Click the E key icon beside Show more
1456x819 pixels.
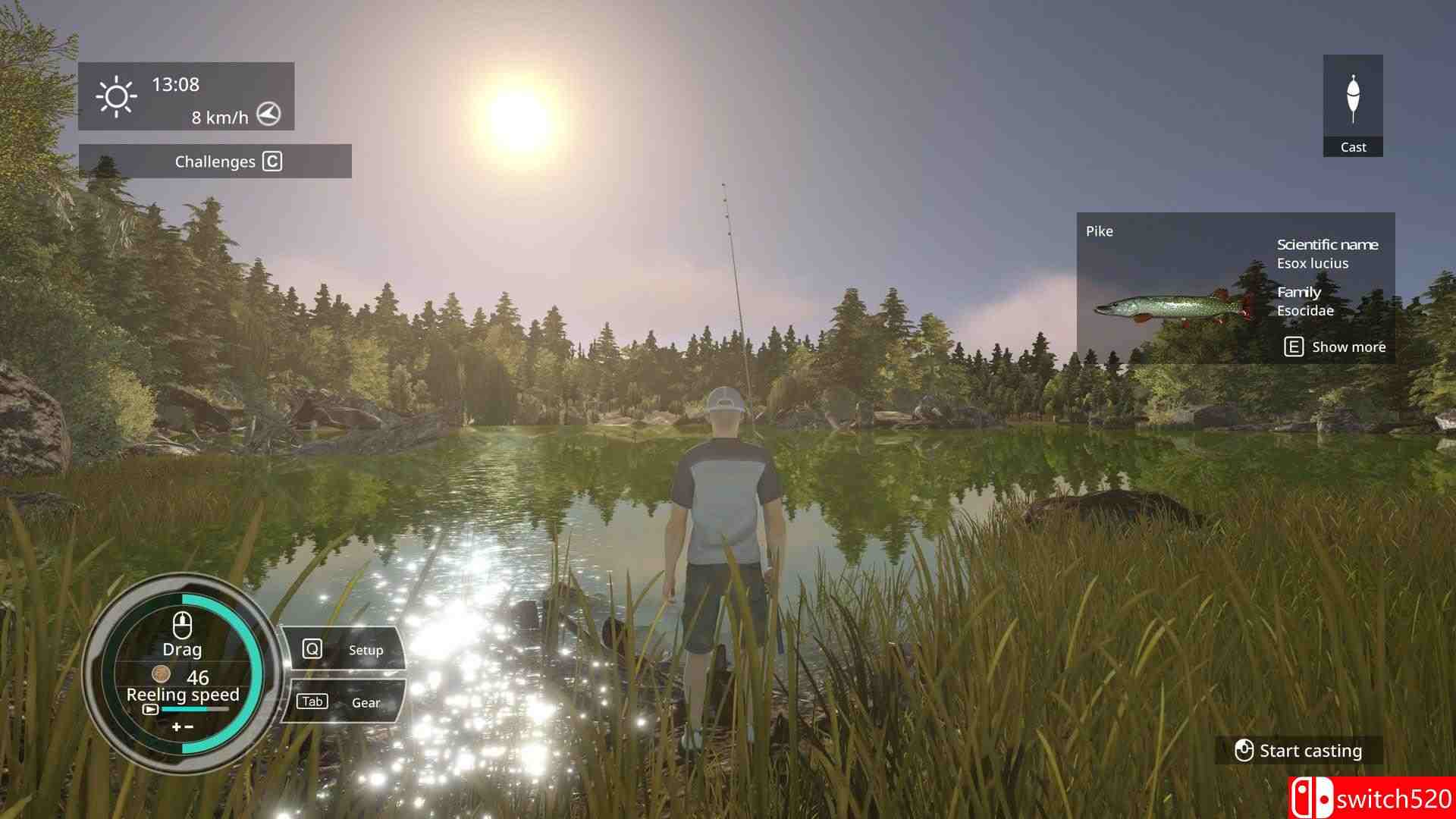(1294, 347)
